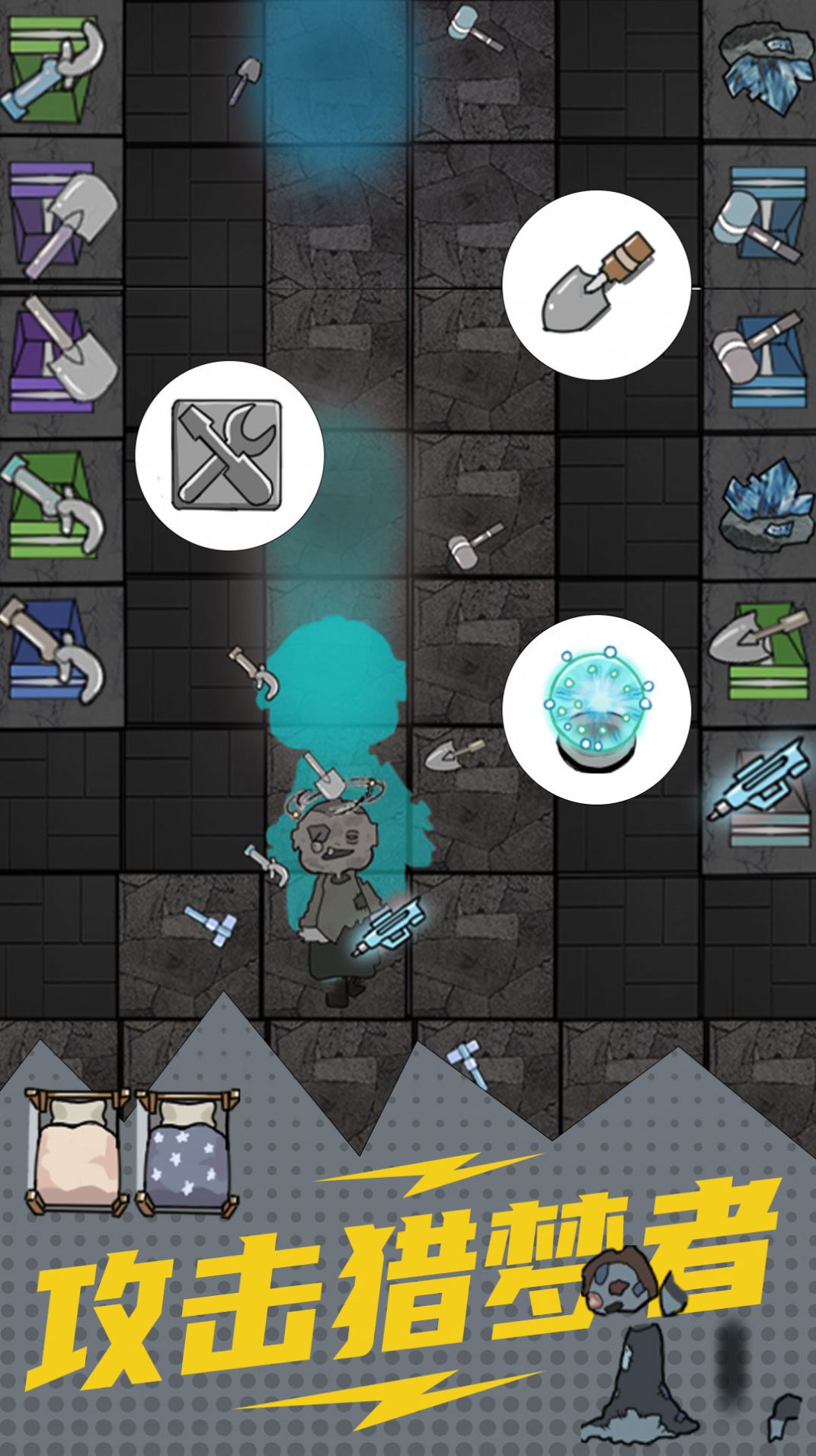The image size is (816, 1456).
Task: Activate the glowing energy orb button
Action: 596,709
